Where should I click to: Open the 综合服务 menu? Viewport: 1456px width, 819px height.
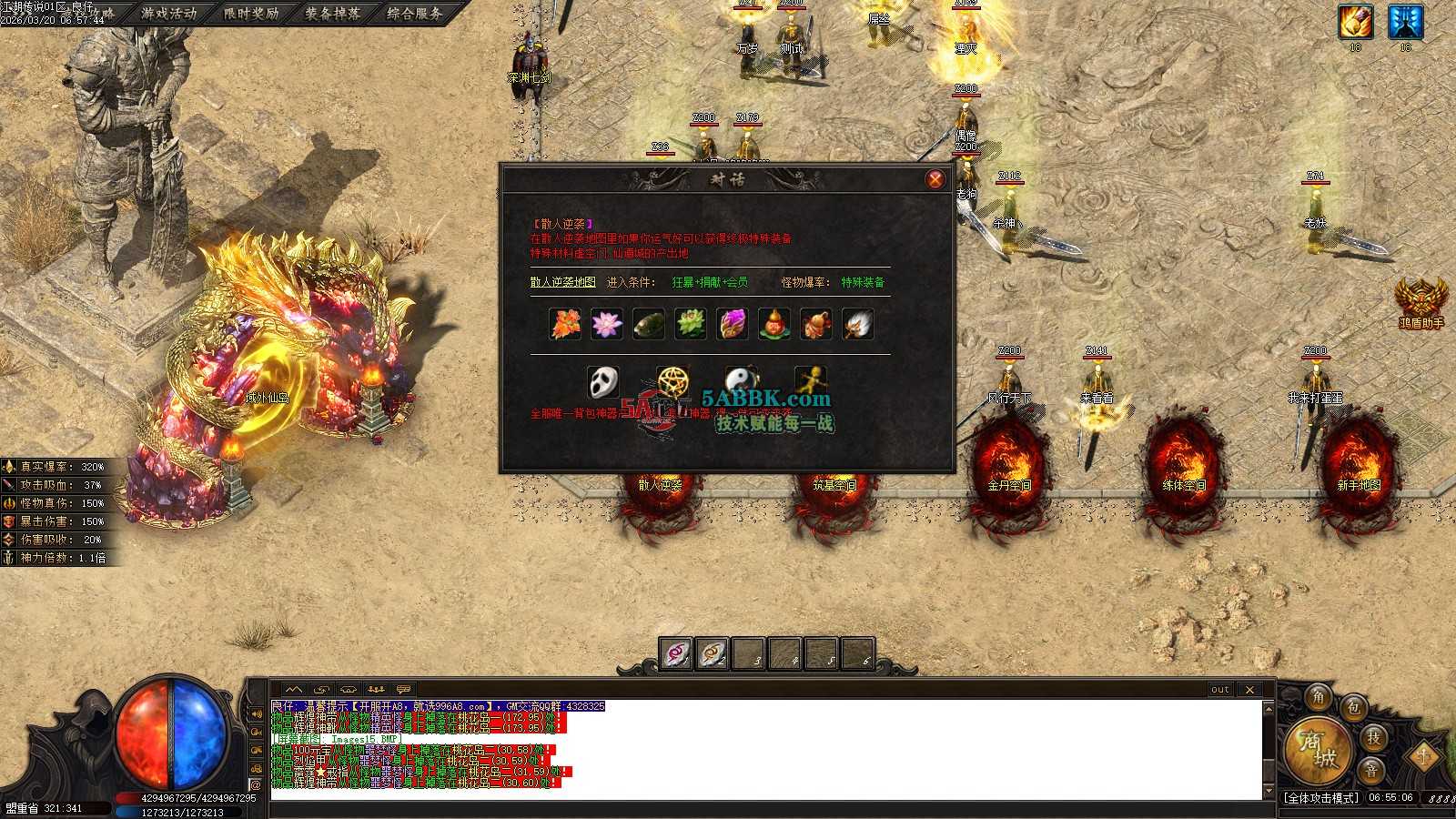coord(415,14)
